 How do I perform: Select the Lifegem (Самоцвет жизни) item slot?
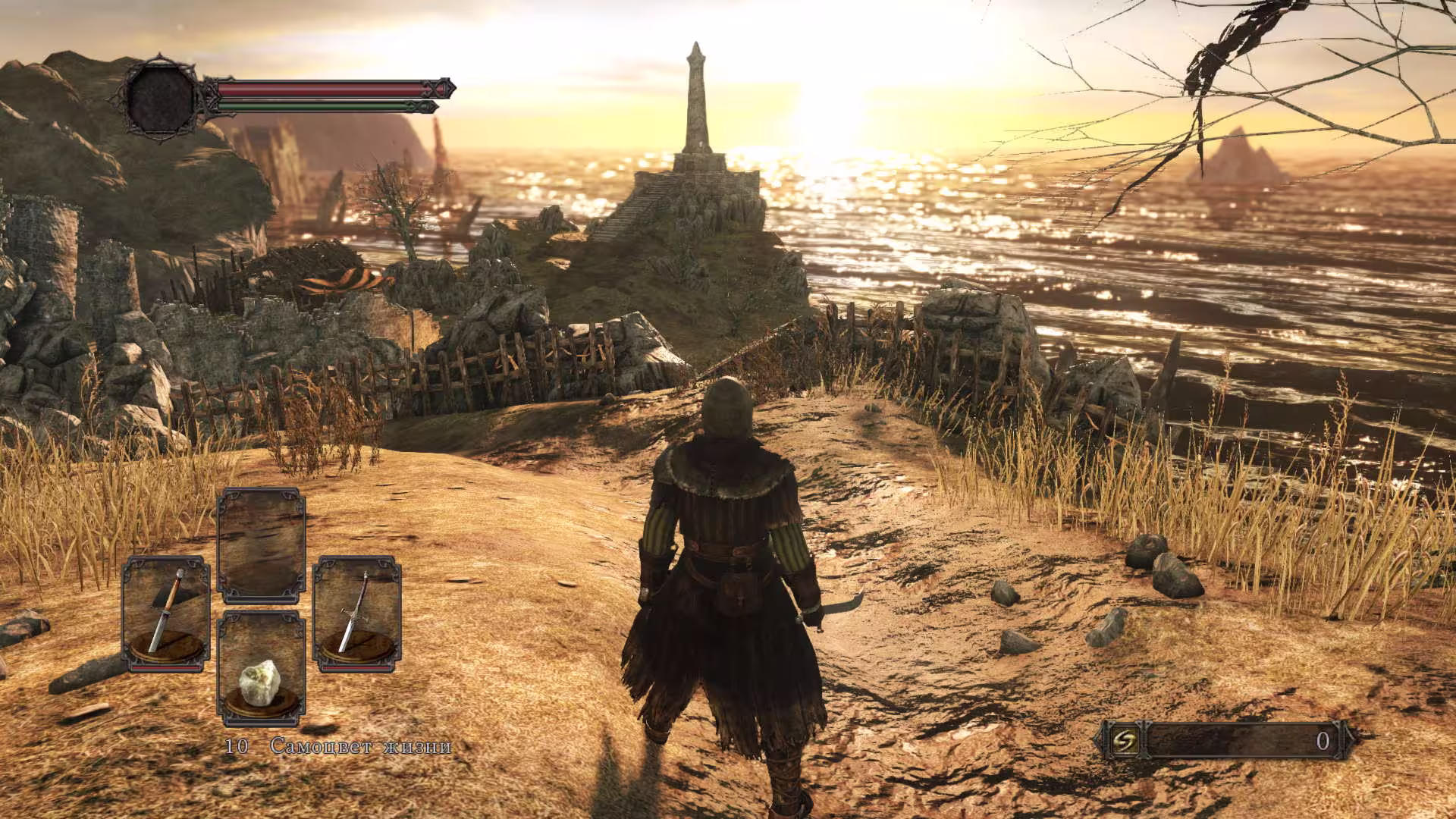(x=261, y=669)
